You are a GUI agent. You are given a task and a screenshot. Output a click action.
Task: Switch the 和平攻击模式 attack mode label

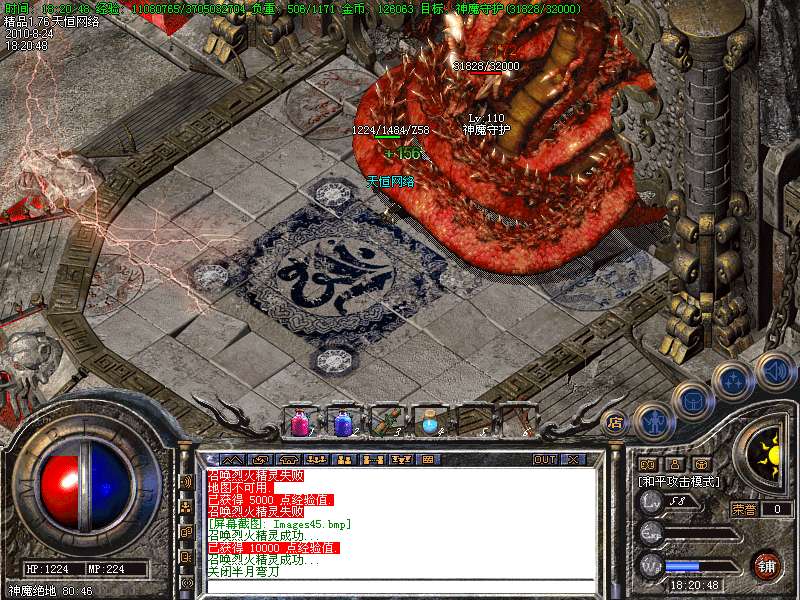(680, 481)
